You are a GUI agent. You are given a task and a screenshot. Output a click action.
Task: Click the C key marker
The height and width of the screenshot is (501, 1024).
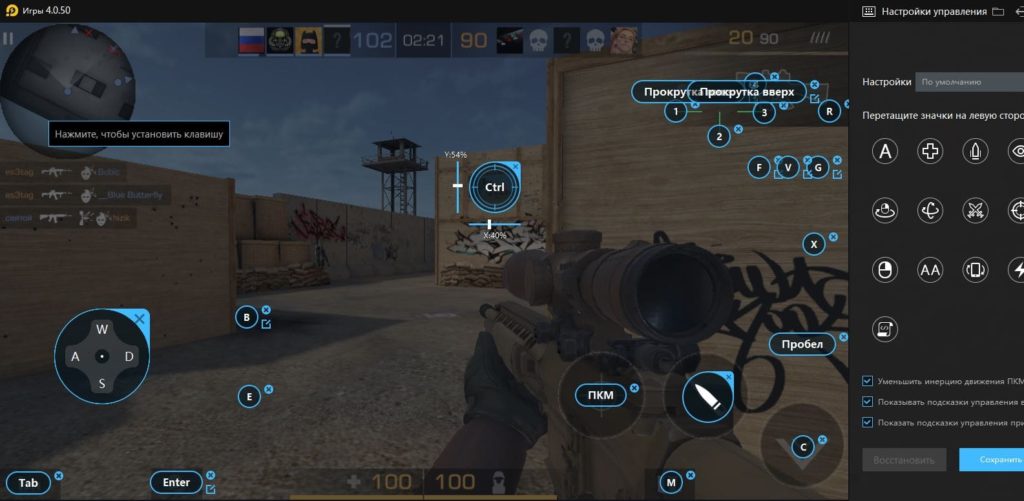[802, 446]
